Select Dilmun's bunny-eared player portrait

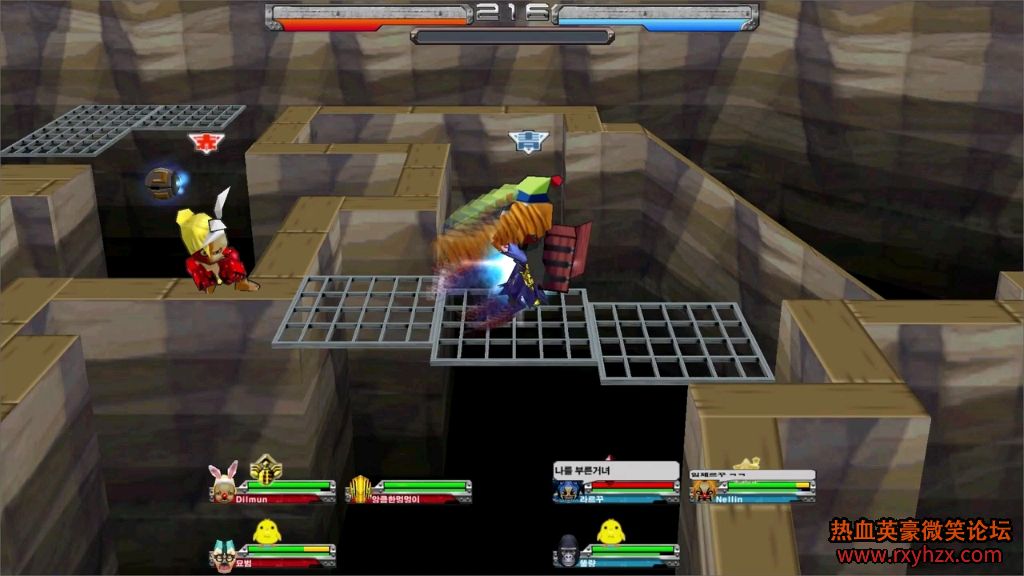[222, 484]
